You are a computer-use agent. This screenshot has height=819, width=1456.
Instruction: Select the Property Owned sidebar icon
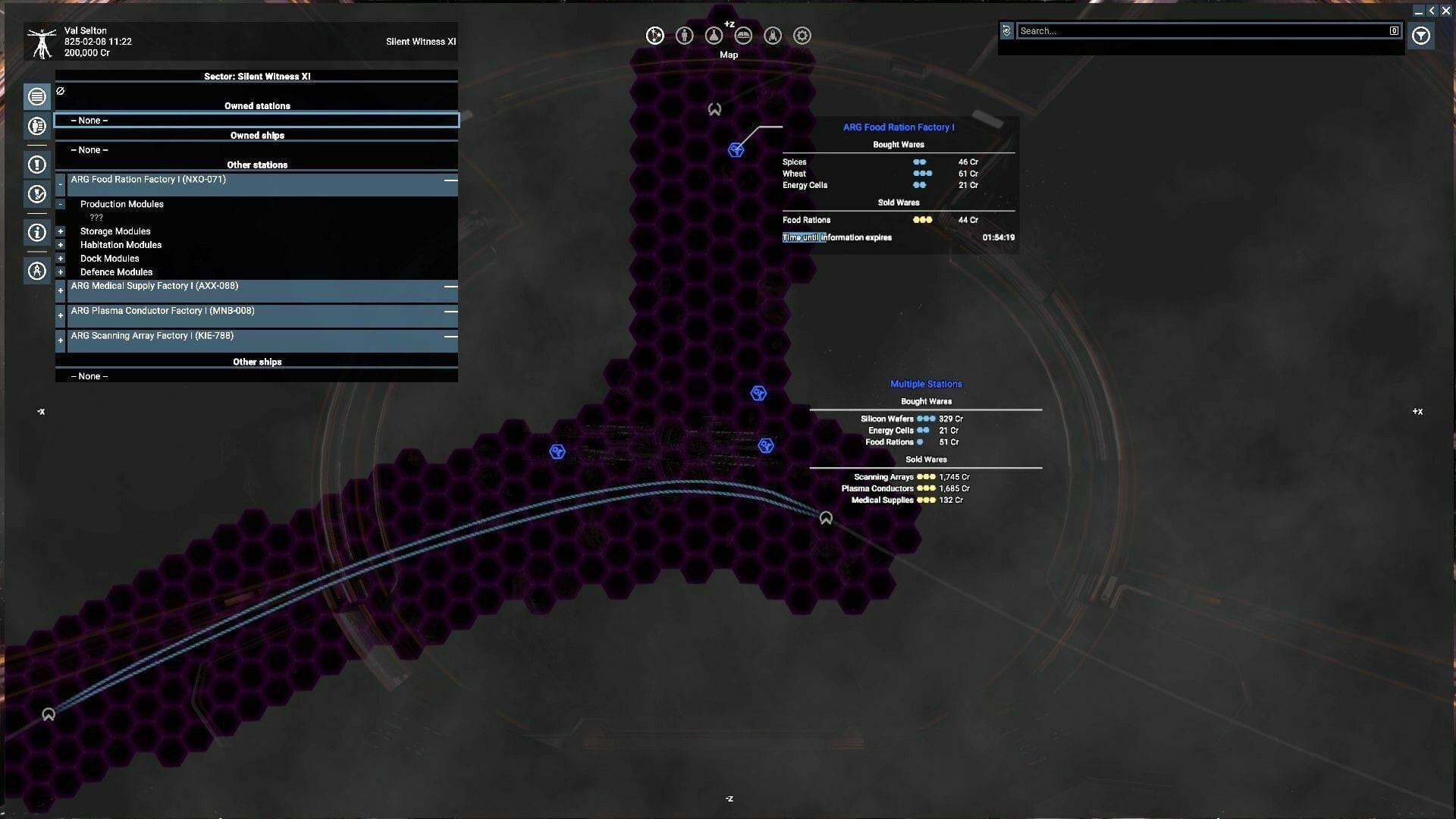click(x=36, y=126)
